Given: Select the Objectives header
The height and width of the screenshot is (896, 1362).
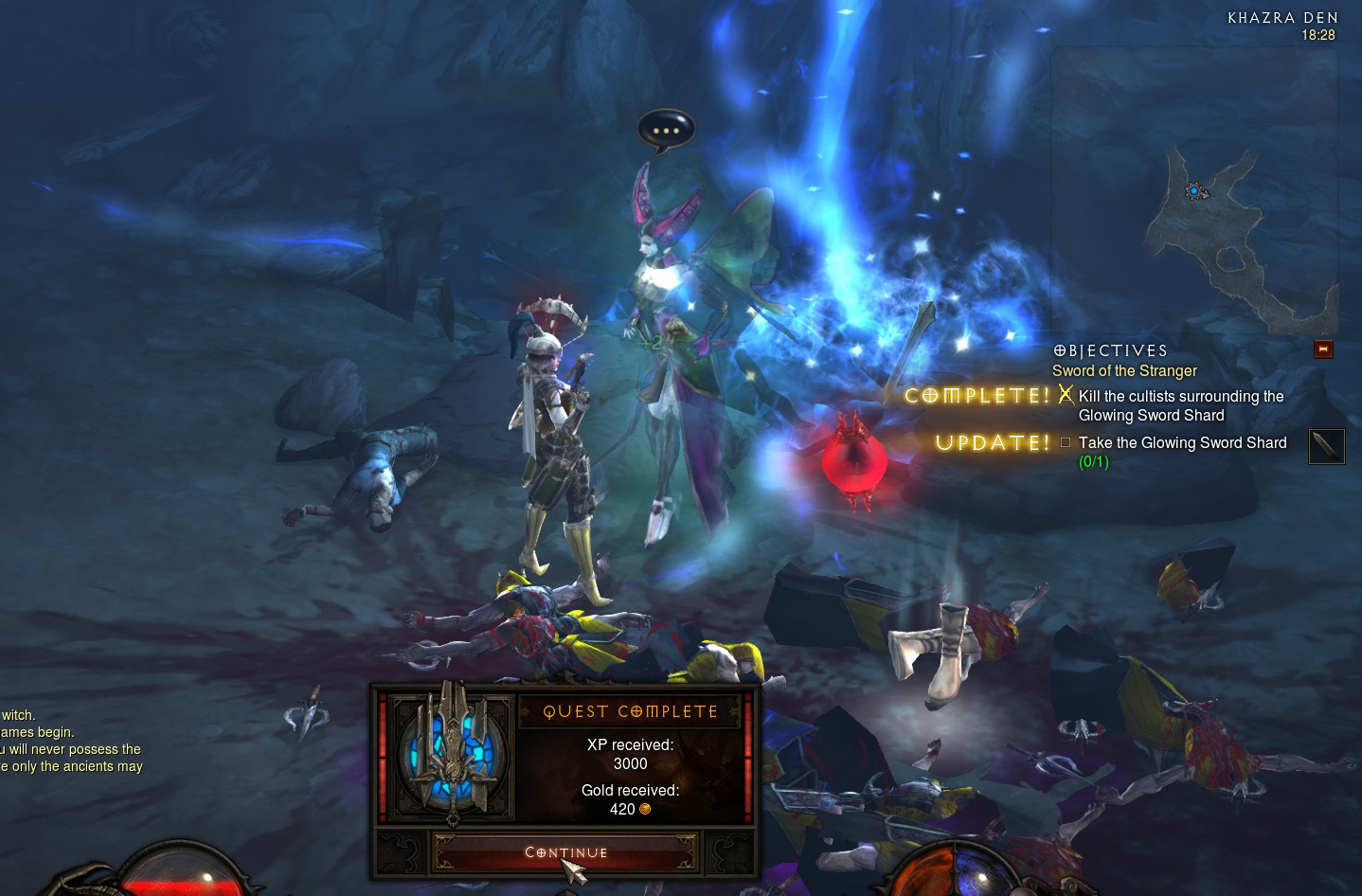Looking at the screenshot, I should tap(1110, 351).
